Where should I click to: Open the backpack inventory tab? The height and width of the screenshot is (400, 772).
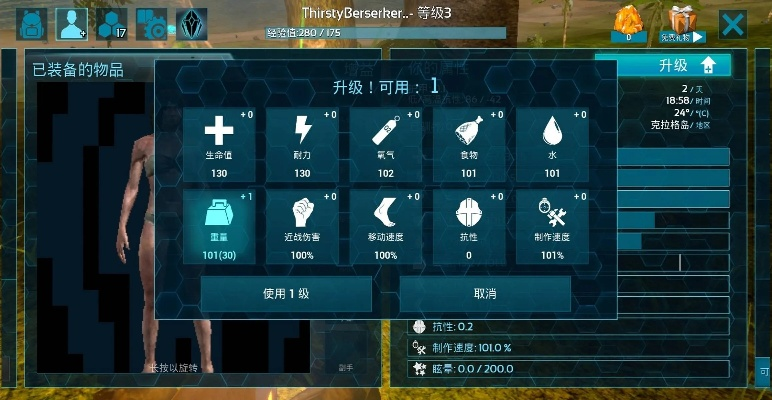(30, 23)
